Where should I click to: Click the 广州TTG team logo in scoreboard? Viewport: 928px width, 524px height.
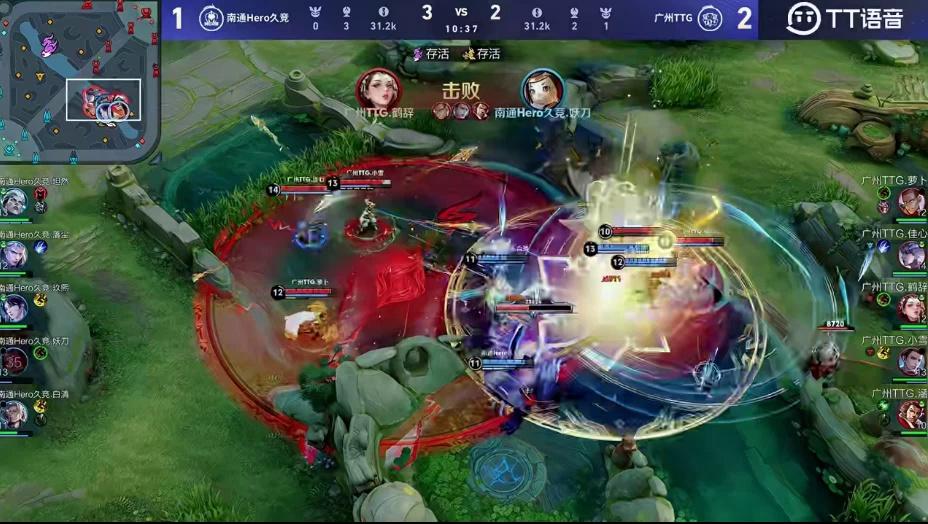(x=709, y=19)
